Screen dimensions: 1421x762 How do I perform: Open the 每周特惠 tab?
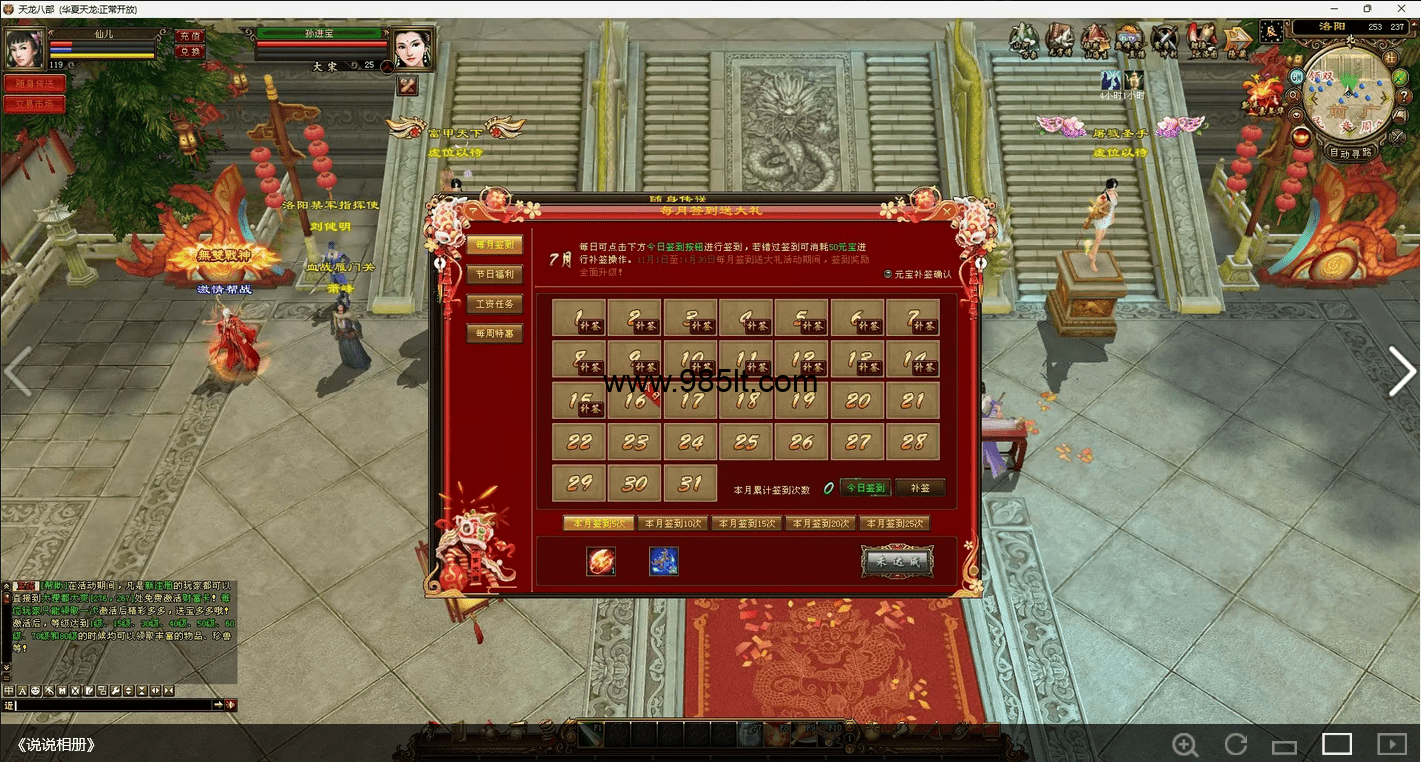tap(494, 333)
